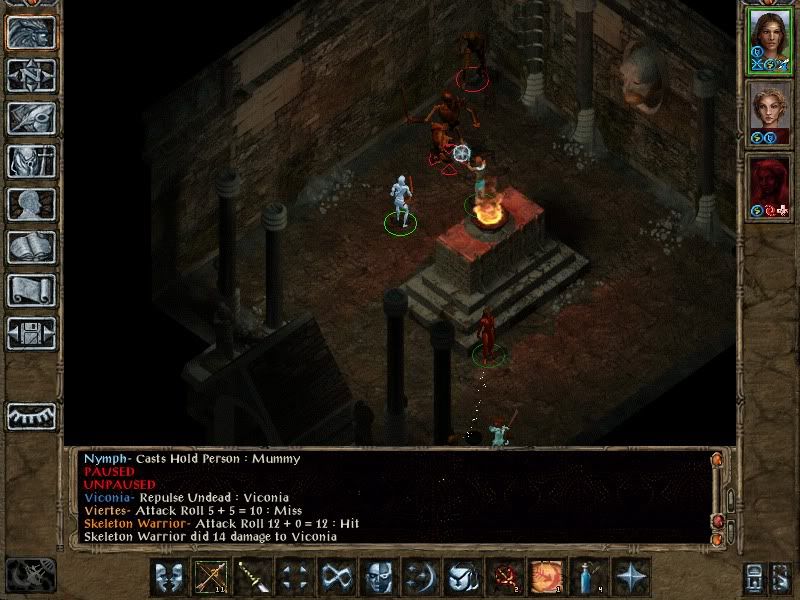
Task: Open special abilities star icon
Action: (x=630, y=577)
